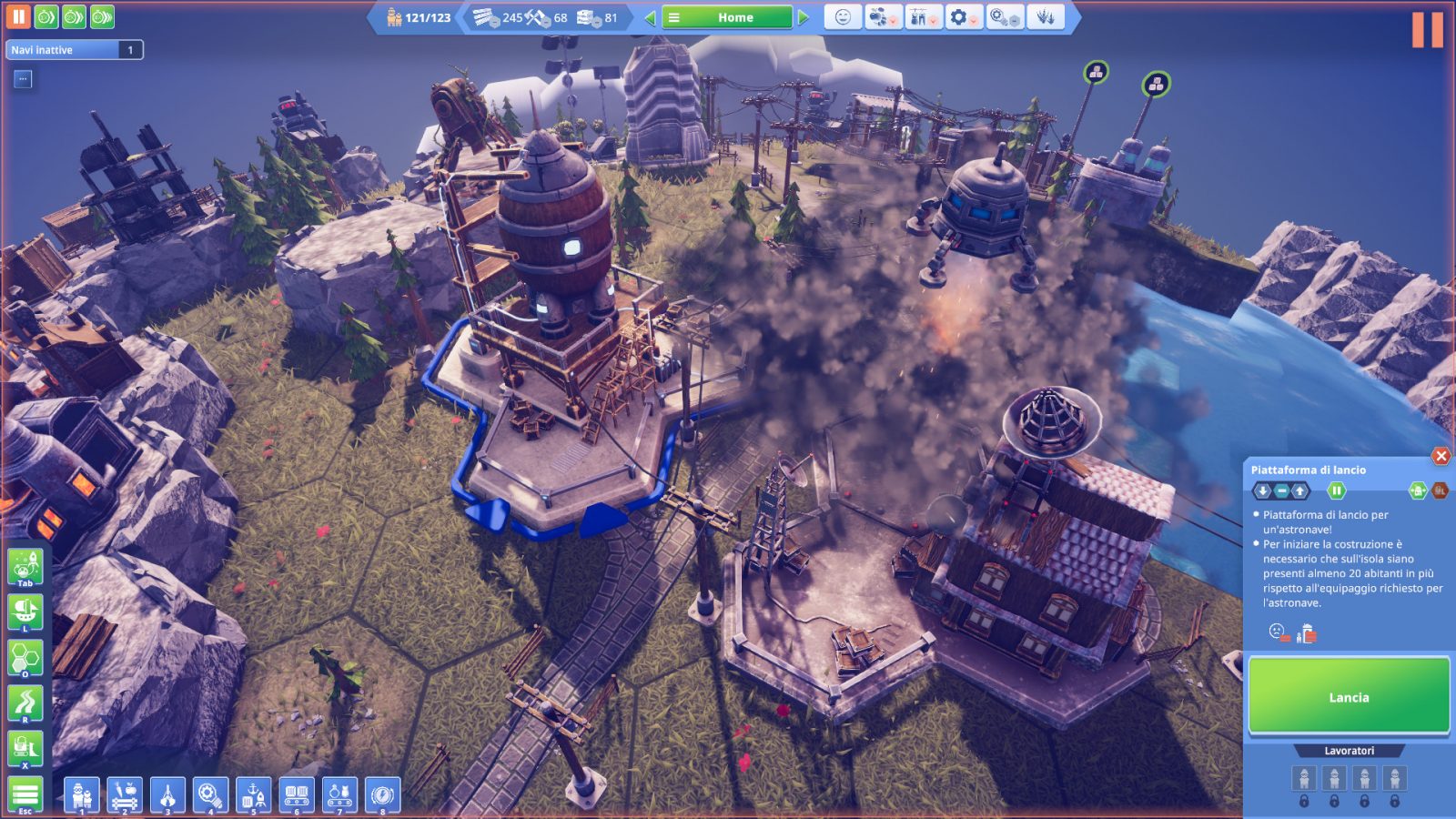Launch the rocket with the Lancia button
This screenshot has height=819, width=1456.
click(x=1349, y=696)
